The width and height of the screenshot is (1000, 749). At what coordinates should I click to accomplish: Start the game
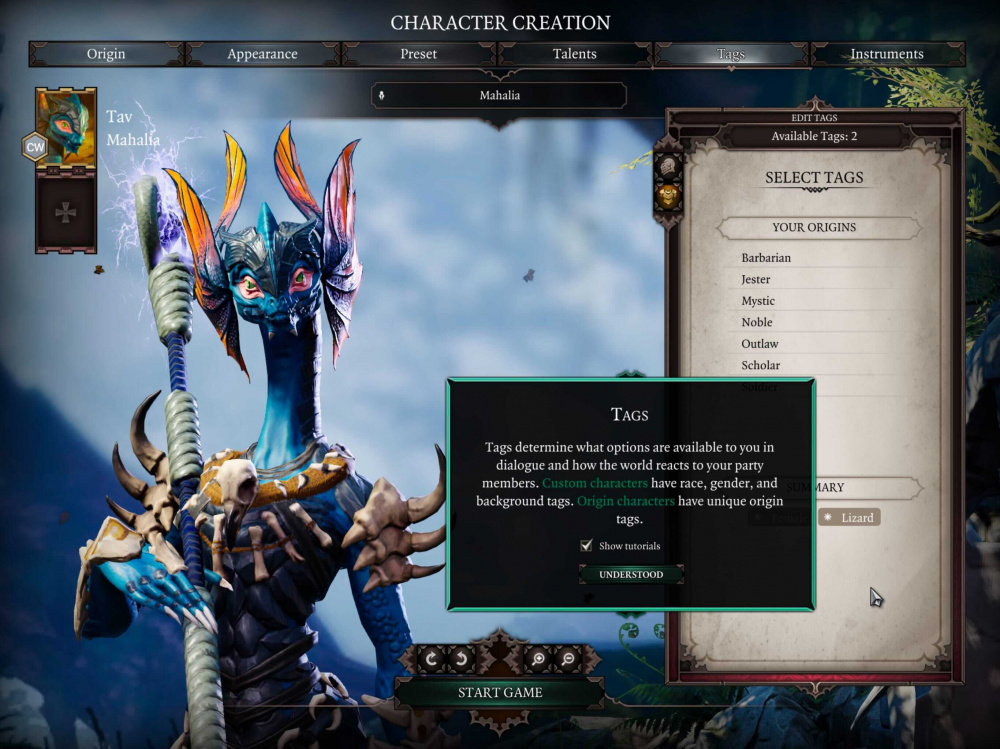pyautogui.click(x=500, y=692)
